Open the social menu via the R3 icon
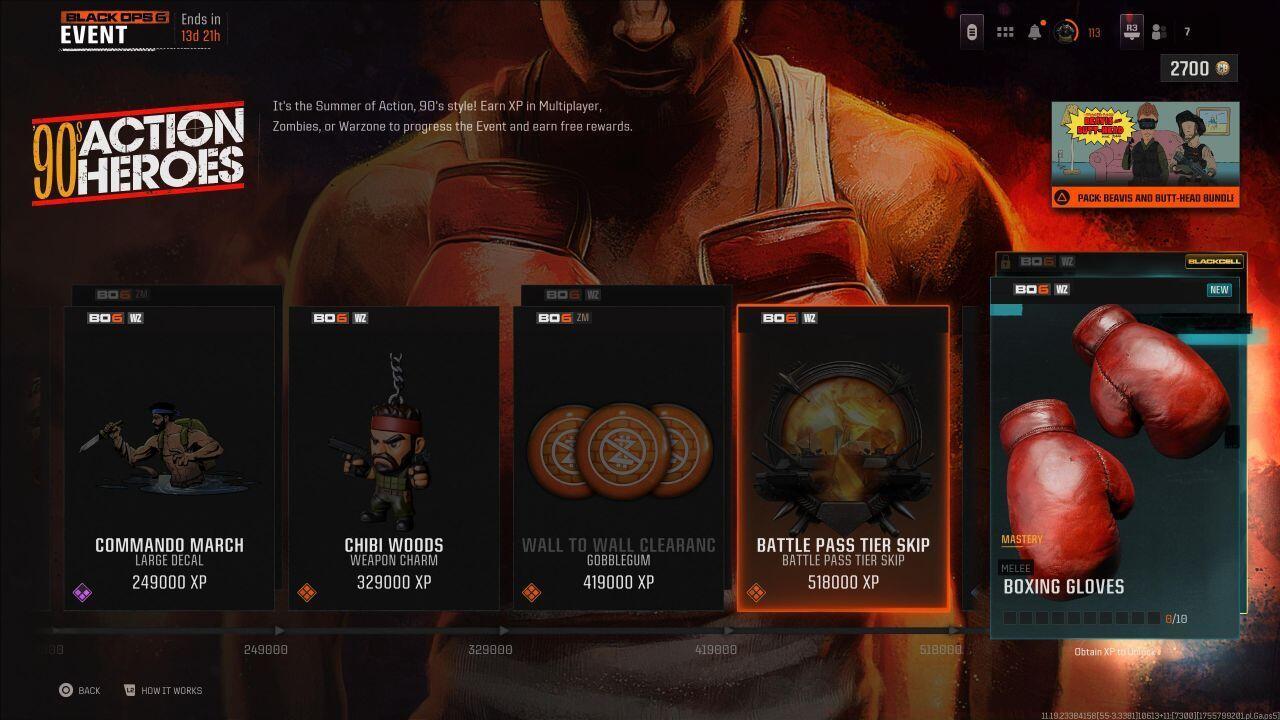 (x=1130, y=31)
